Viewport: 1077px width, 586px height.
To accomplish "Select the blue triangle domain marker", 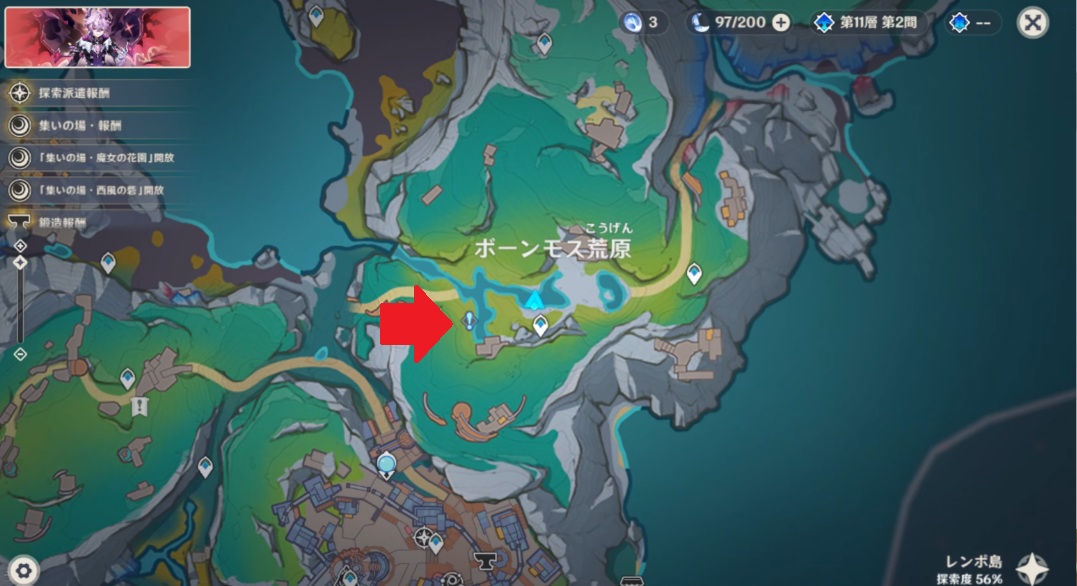I will (x=536, y=299).
